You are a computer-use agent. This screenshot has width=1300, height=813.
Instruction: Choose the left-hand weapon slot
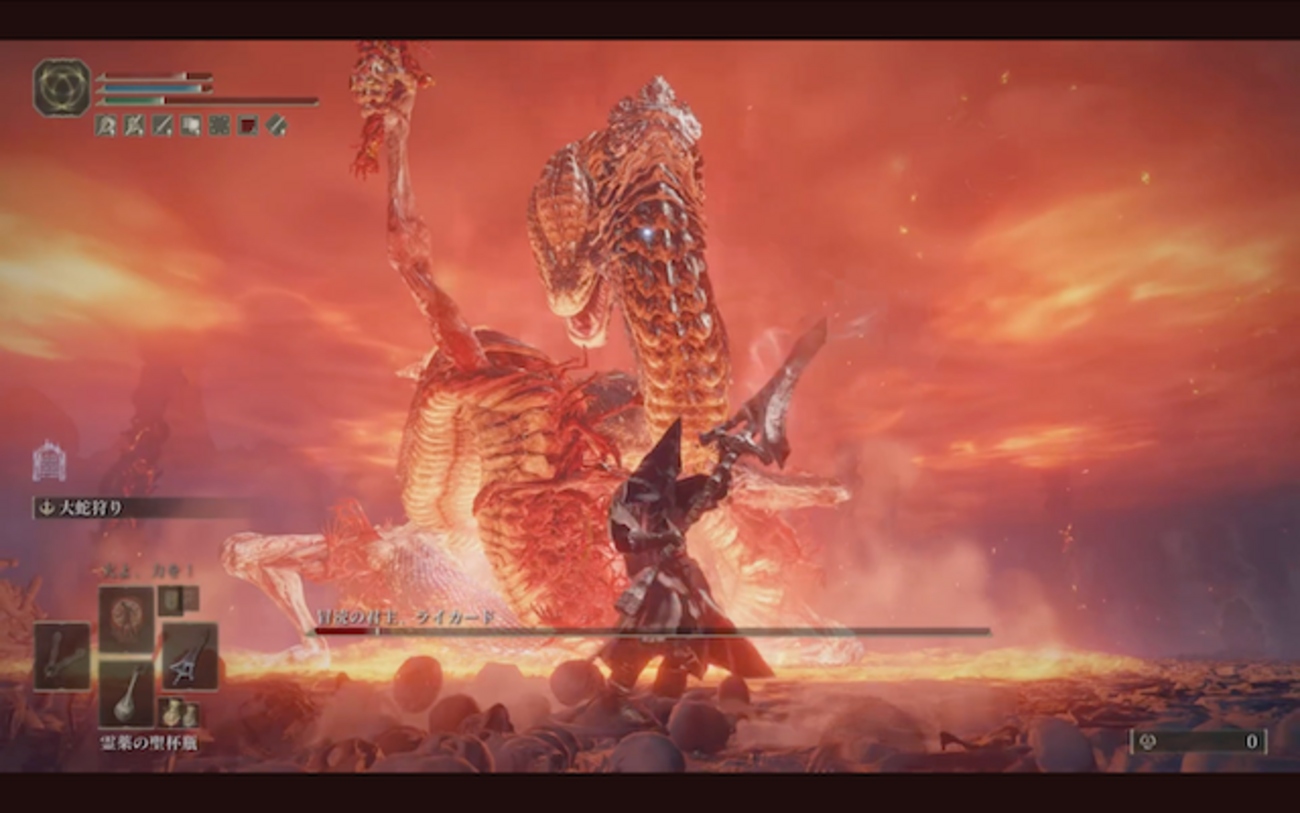click(61, 657)
